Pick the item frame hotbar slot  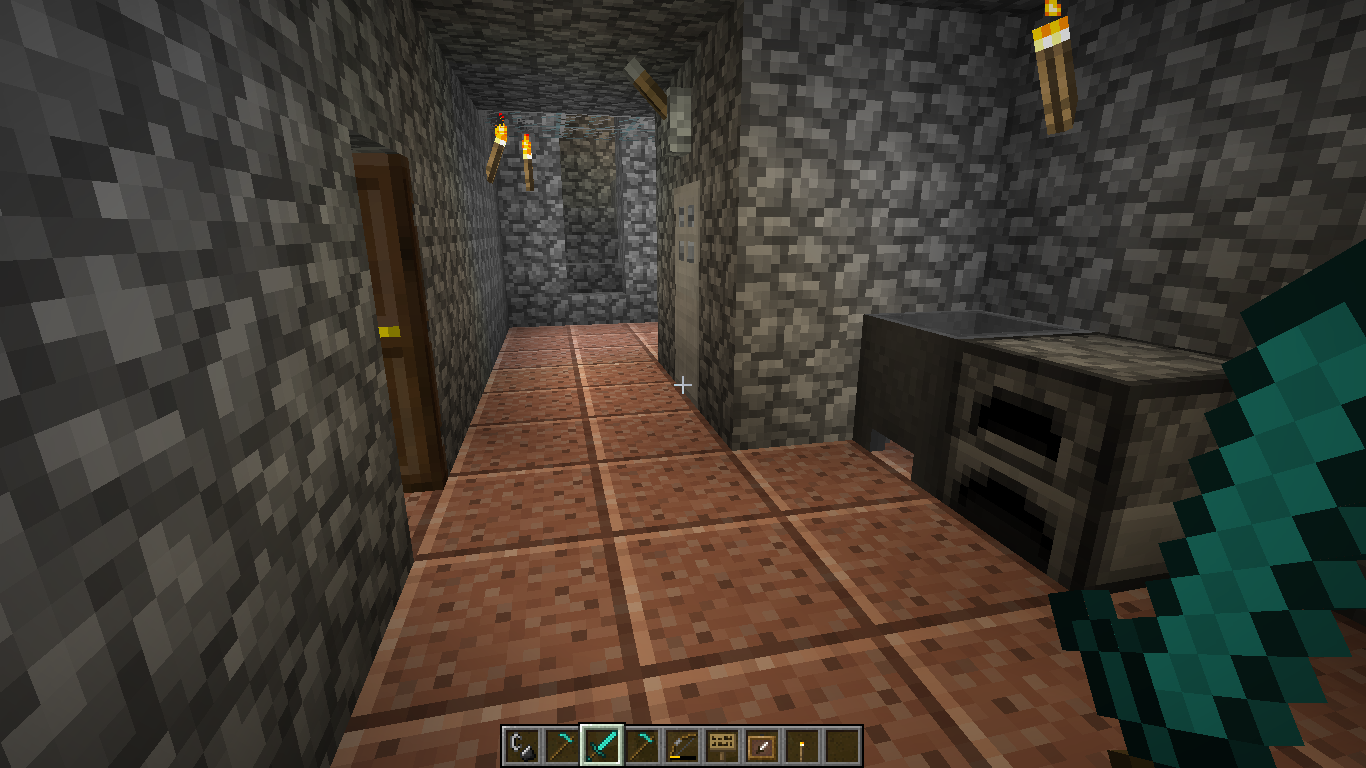pyautogui.click(x=762, y=746)
